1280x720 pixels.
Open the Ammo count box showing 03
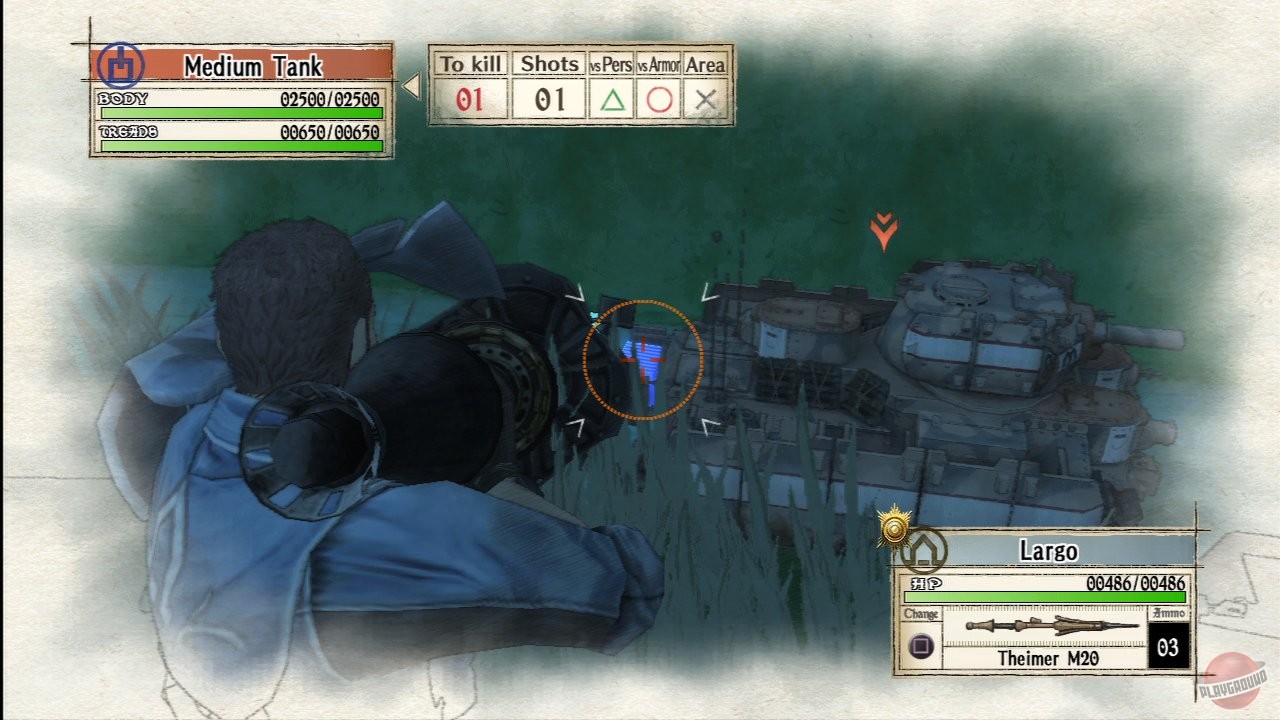(1166, 648)
